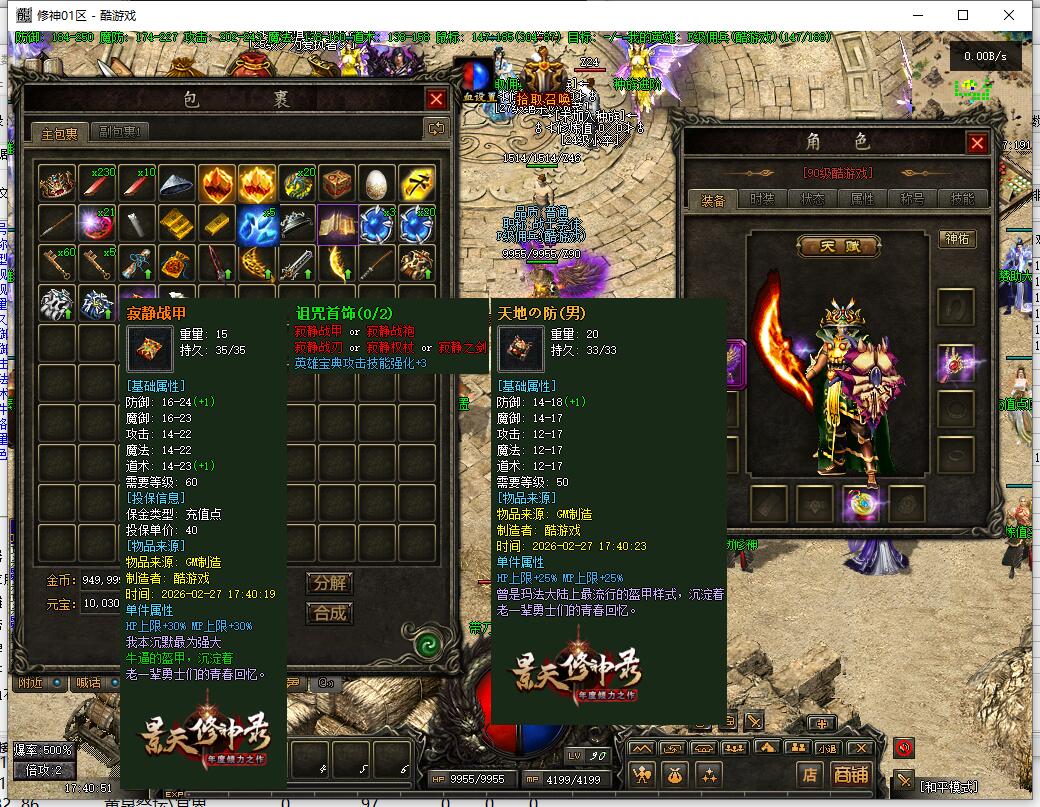Select the white egg item slot
The width and height of the screenshot is (1040, 807).
377,183
